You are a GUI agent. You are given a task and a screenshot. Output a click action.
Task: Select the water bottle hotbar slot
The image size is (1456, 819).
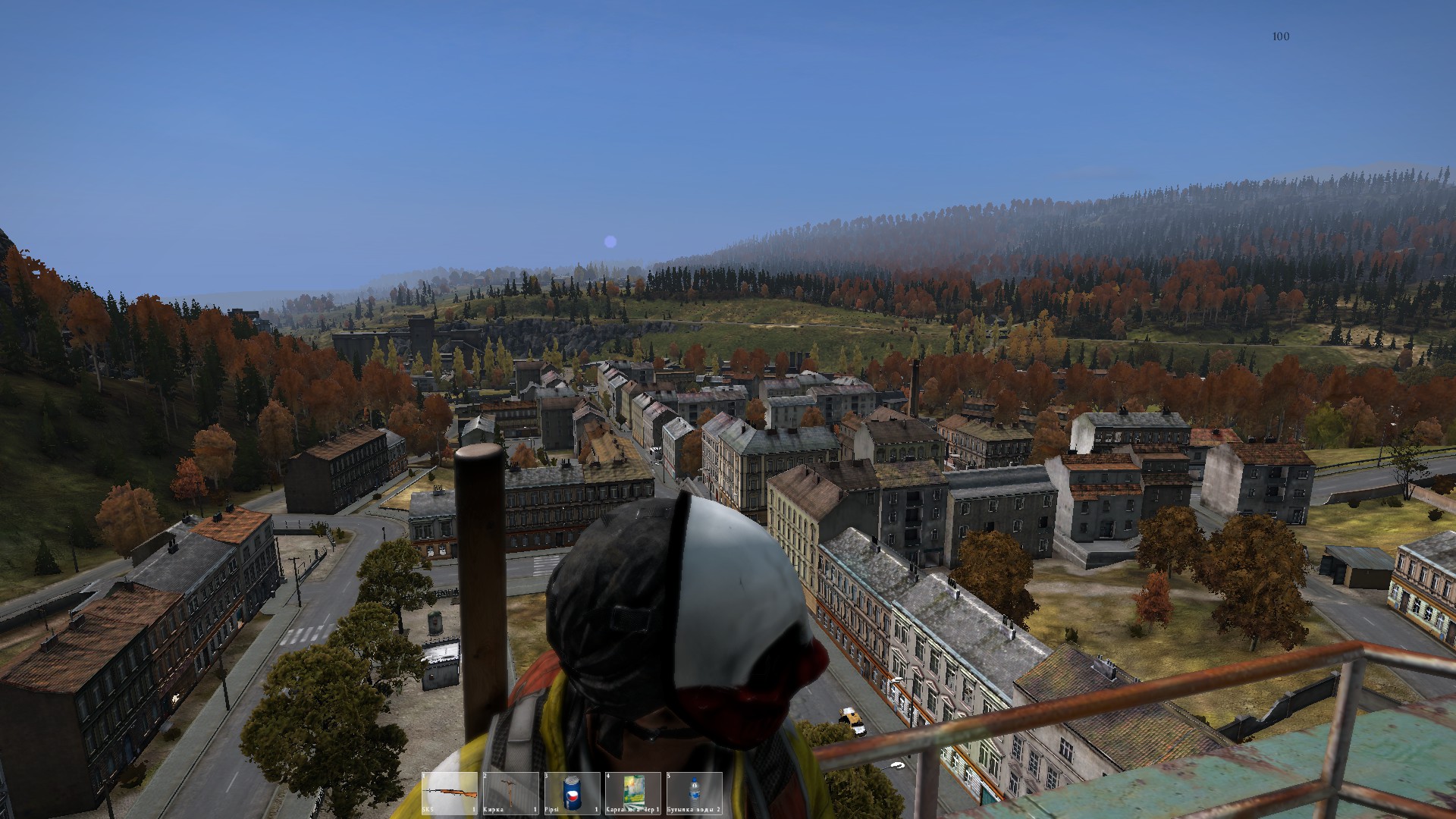693,792
